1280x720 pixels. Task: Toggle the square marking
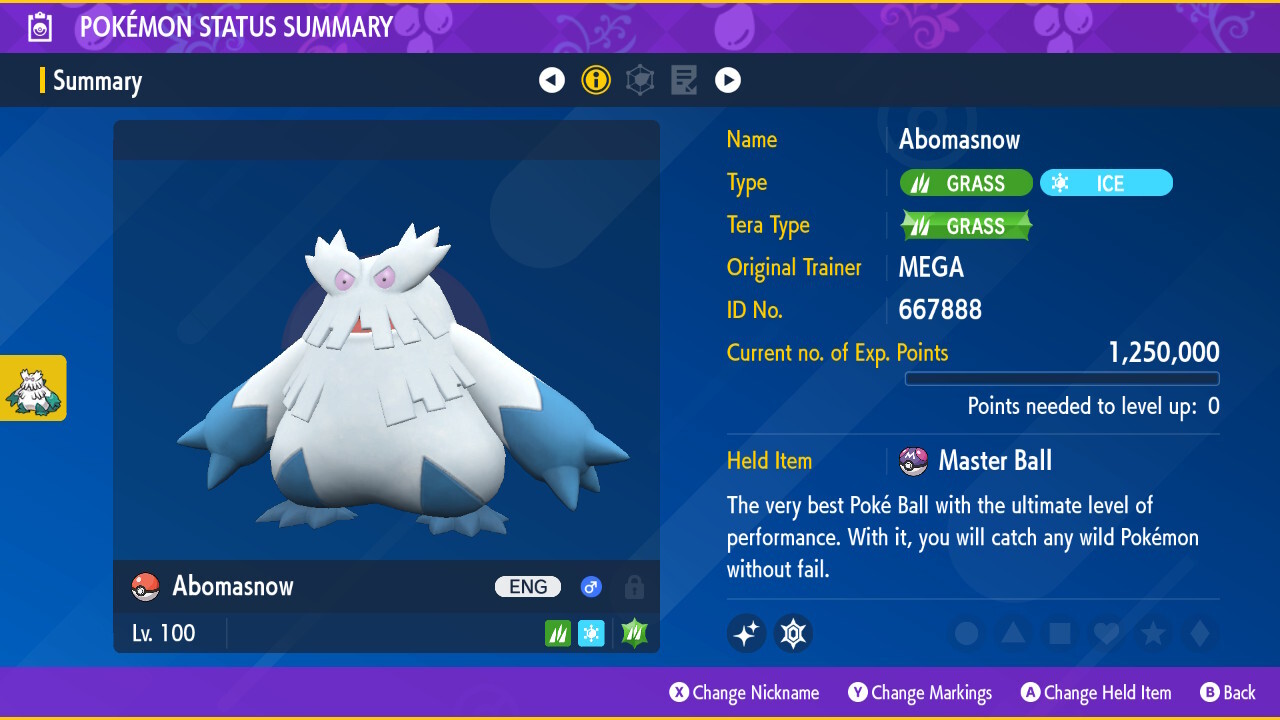(x=1060, y=633)
